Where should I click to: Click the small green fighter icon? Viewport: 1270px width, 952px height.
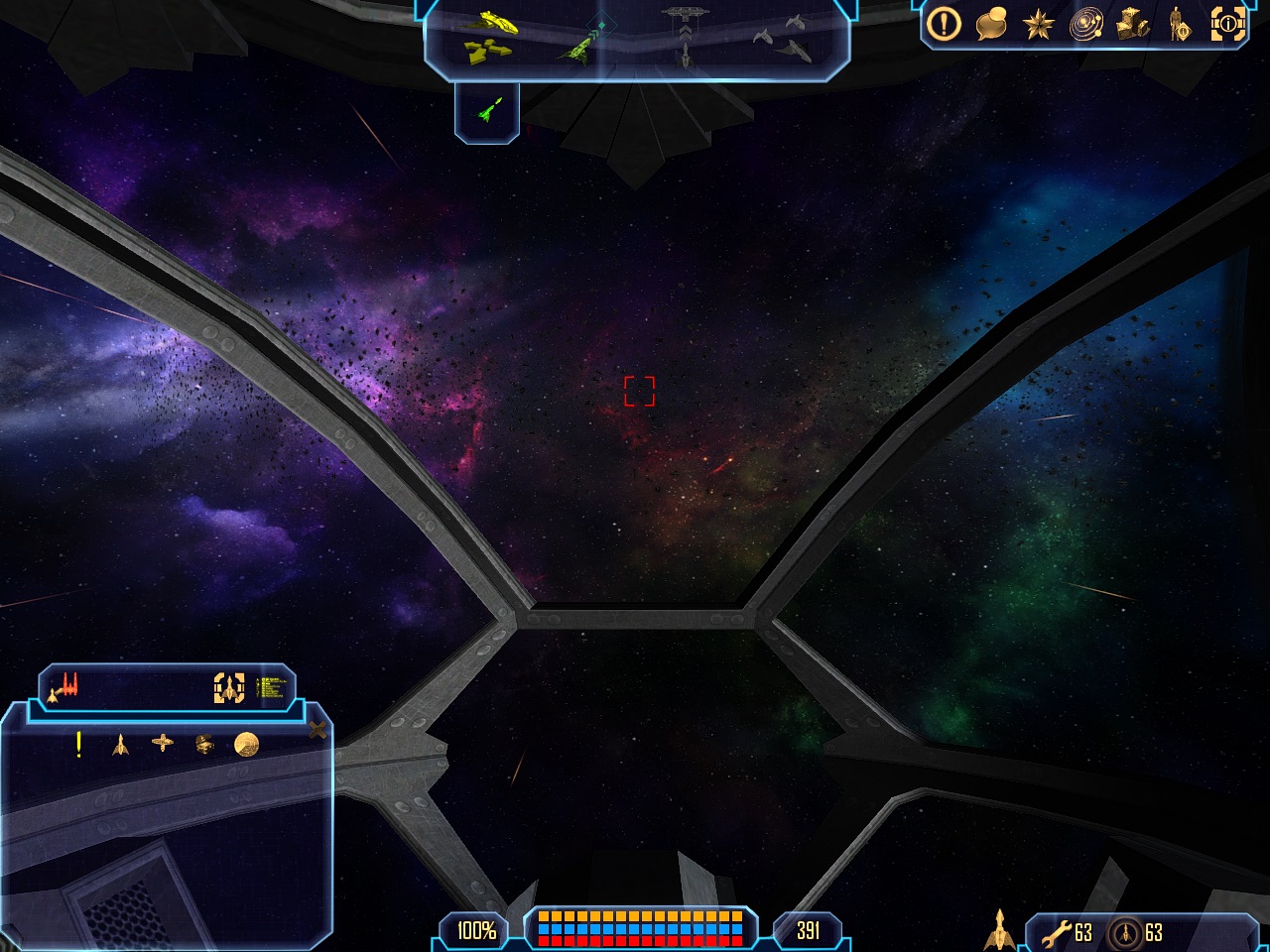[x=487, y=110]
